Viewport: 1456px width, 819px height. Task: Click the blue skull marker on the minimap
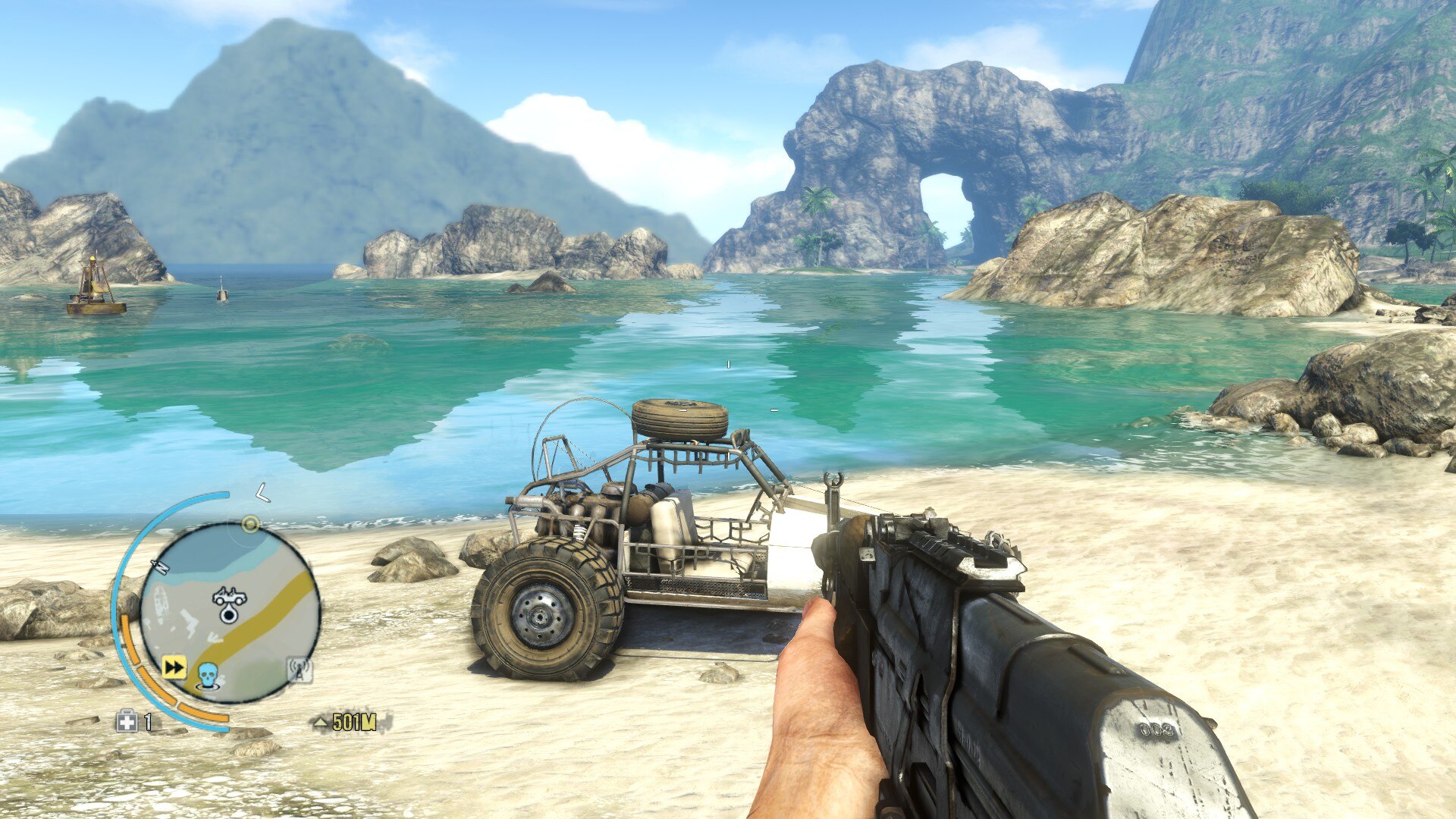(208, 674)
